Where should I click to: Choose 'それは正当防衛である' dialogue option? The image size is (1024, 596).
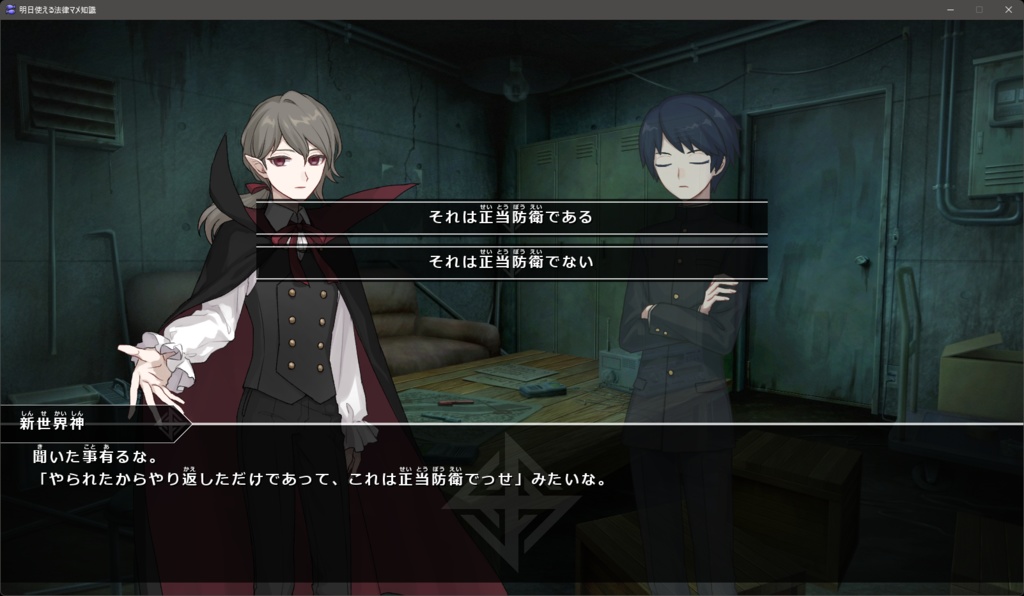tap(511, 217)
